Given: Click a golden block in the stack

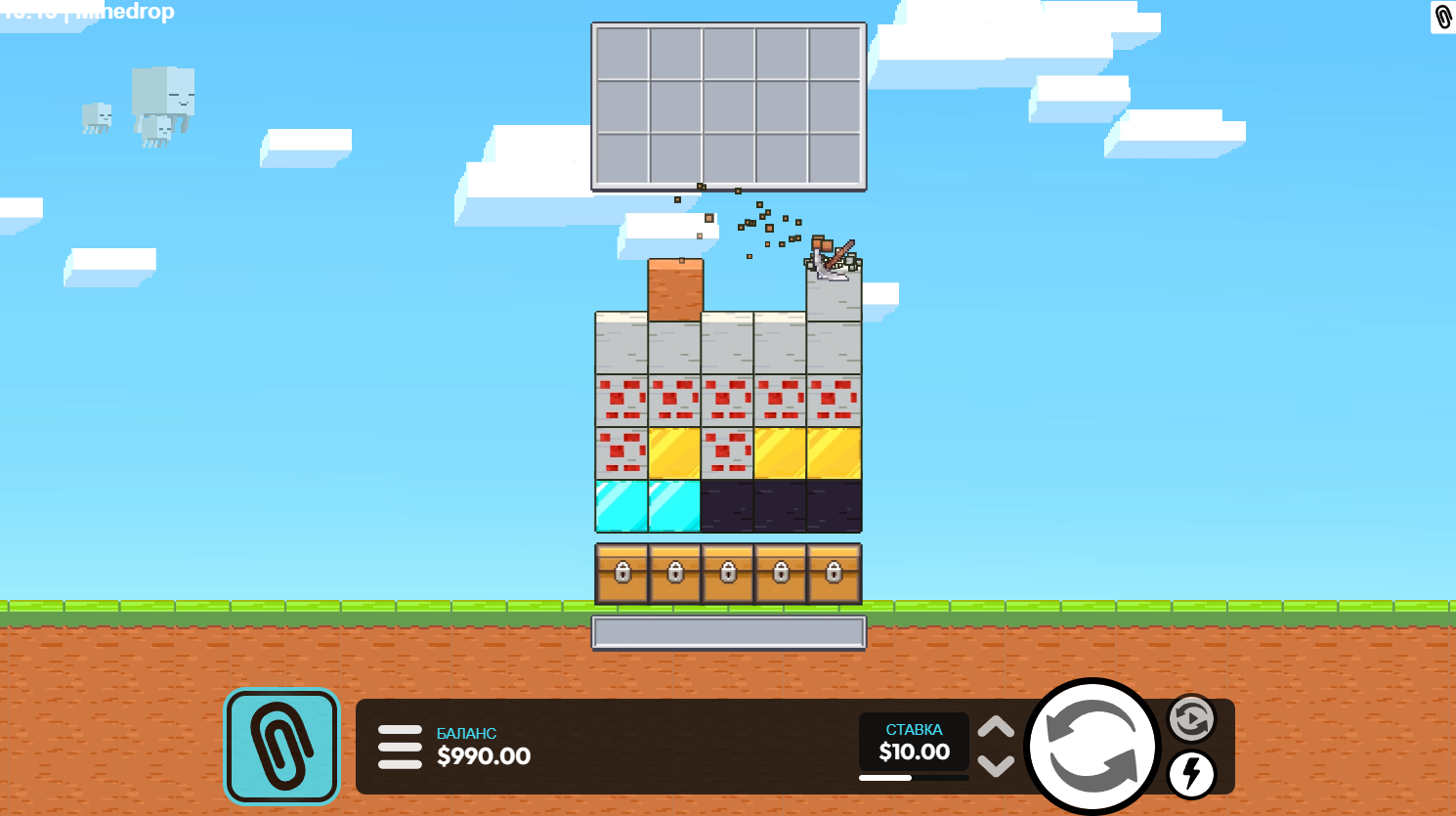Looking at the screenshot, I should click(782, 452).
